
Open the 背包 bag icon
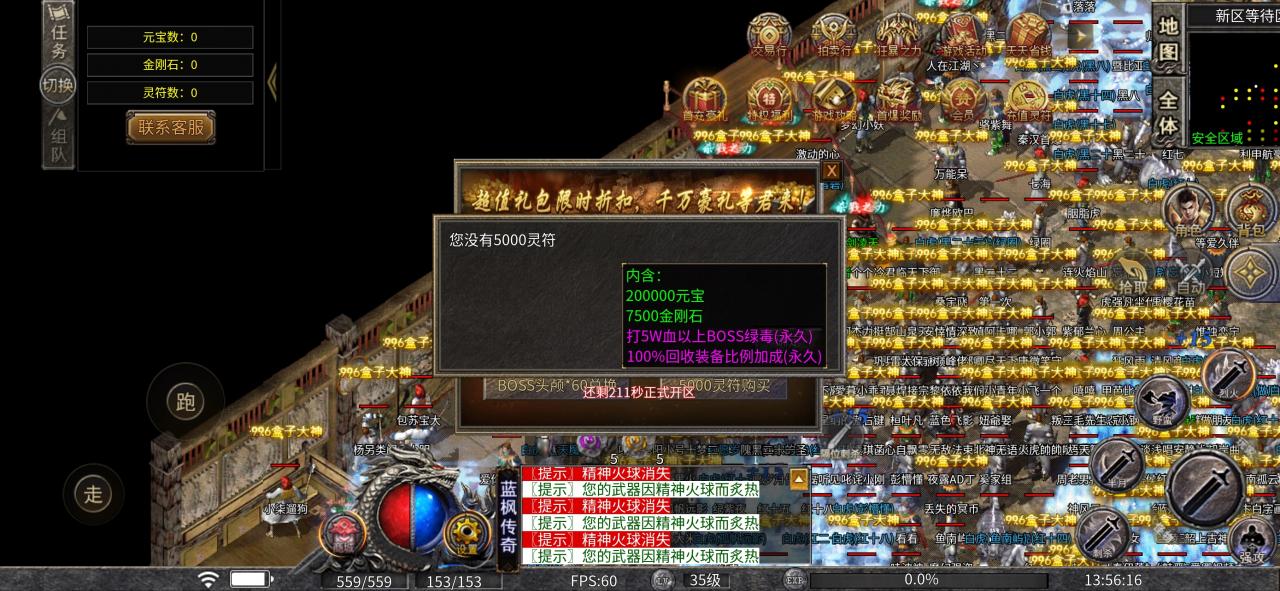pyautogui.click(x=1250, y=212)
